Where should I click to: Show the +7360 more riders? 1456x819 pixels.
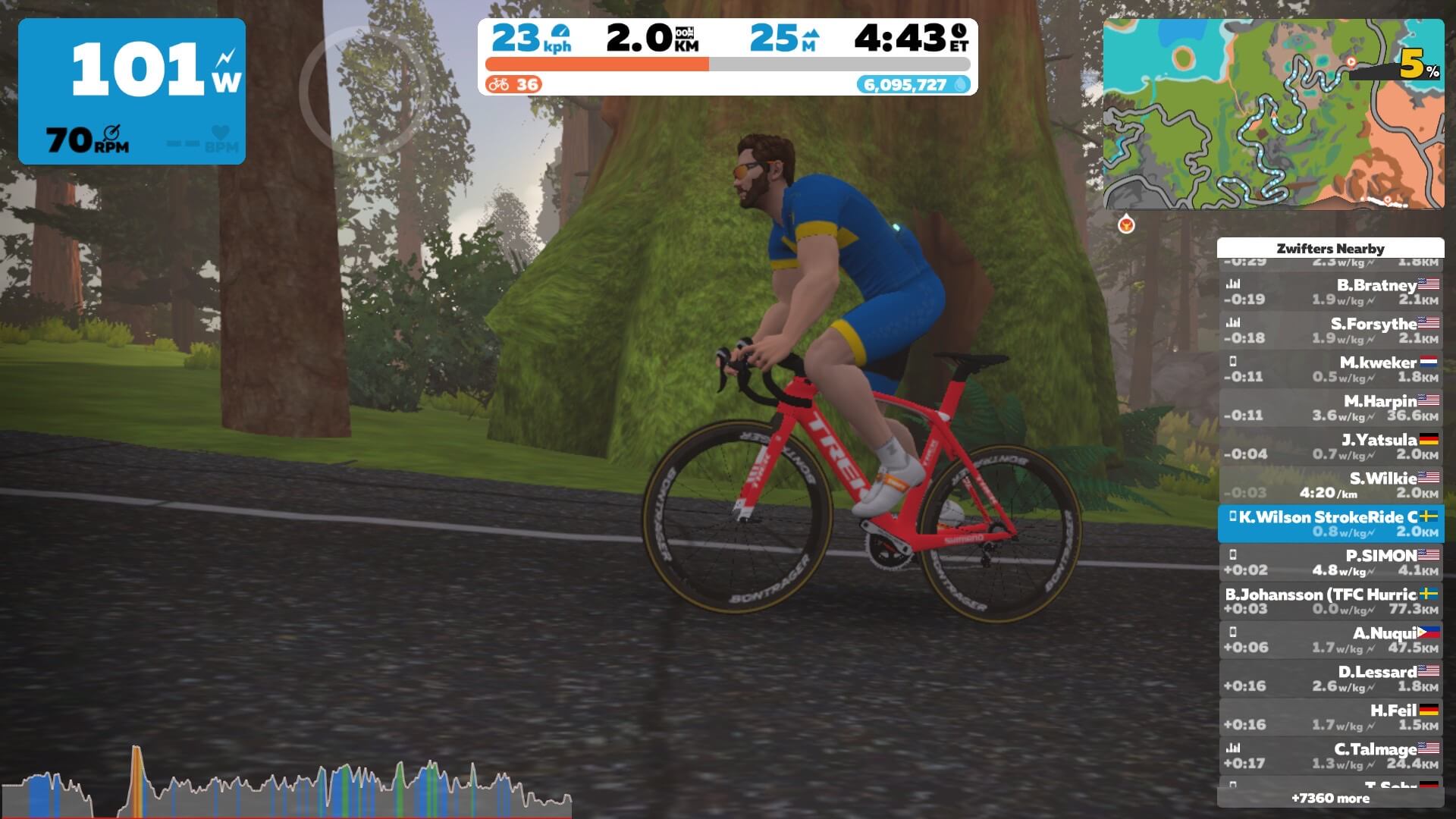point(1331,799)
